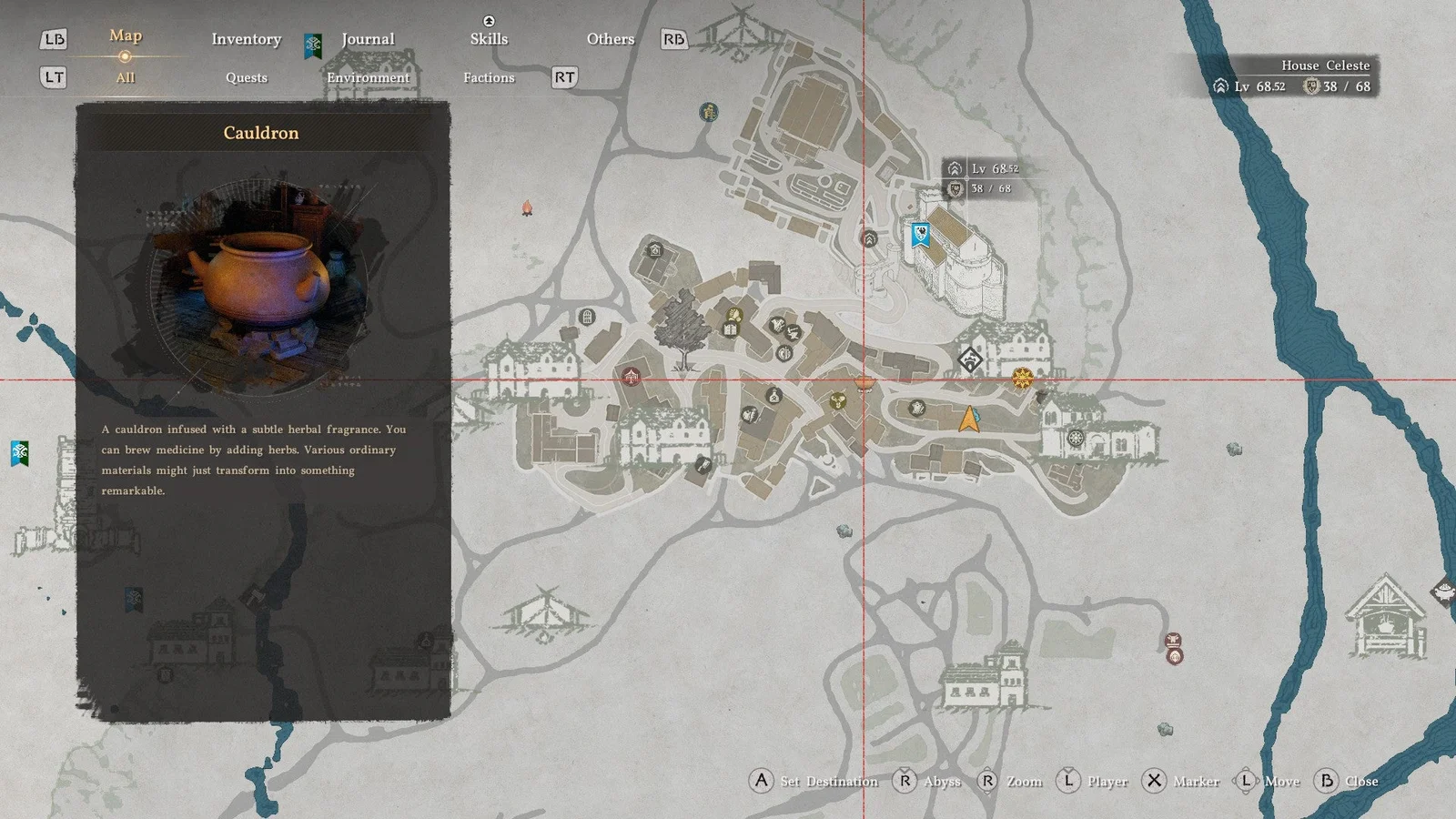The width and height of the screenshot is (1456, 819).
Task: Select the arched window map marker
Action: coord(587,318)
